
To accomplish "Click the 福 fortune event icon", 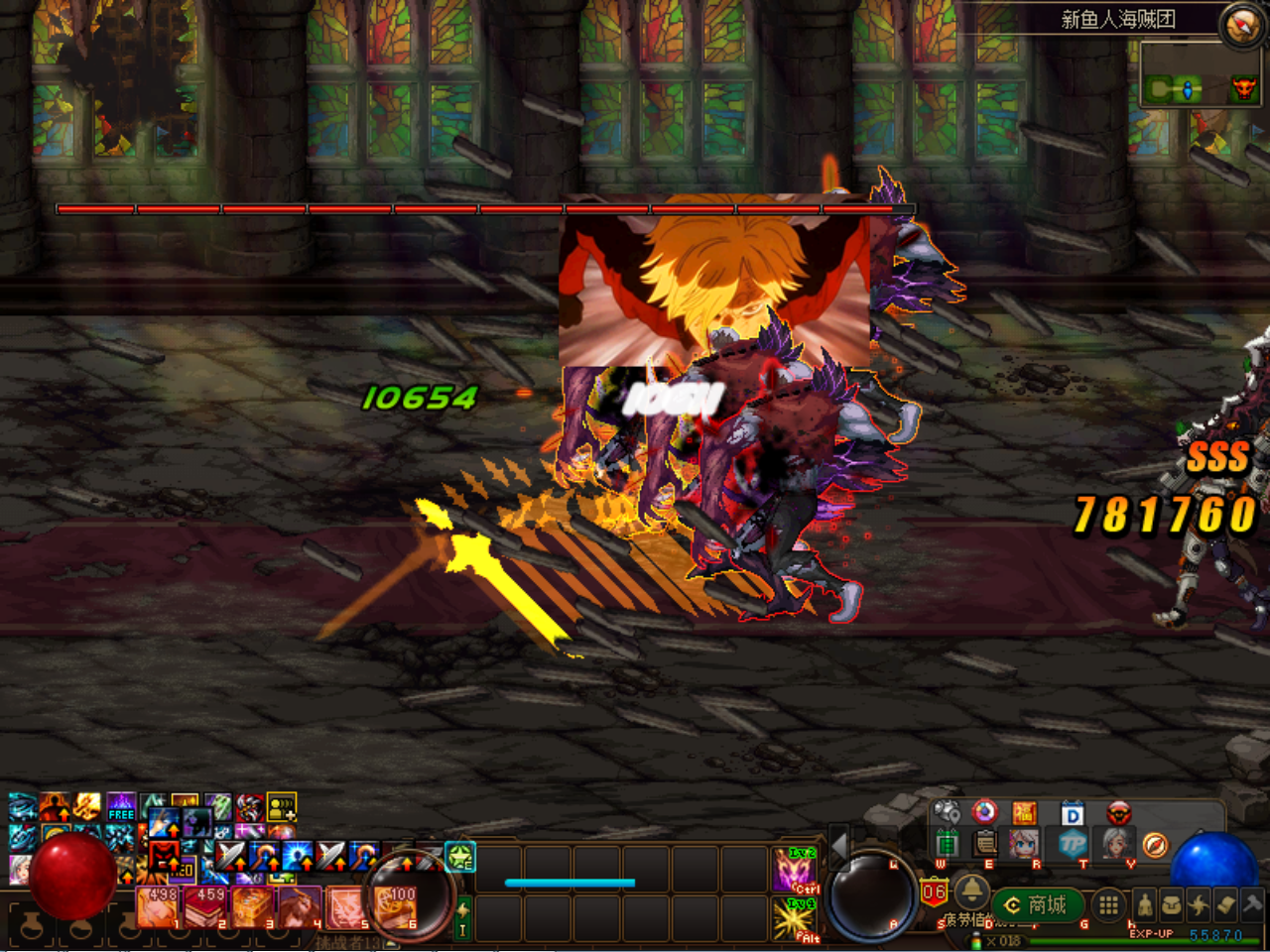I will coord(1024,815).
